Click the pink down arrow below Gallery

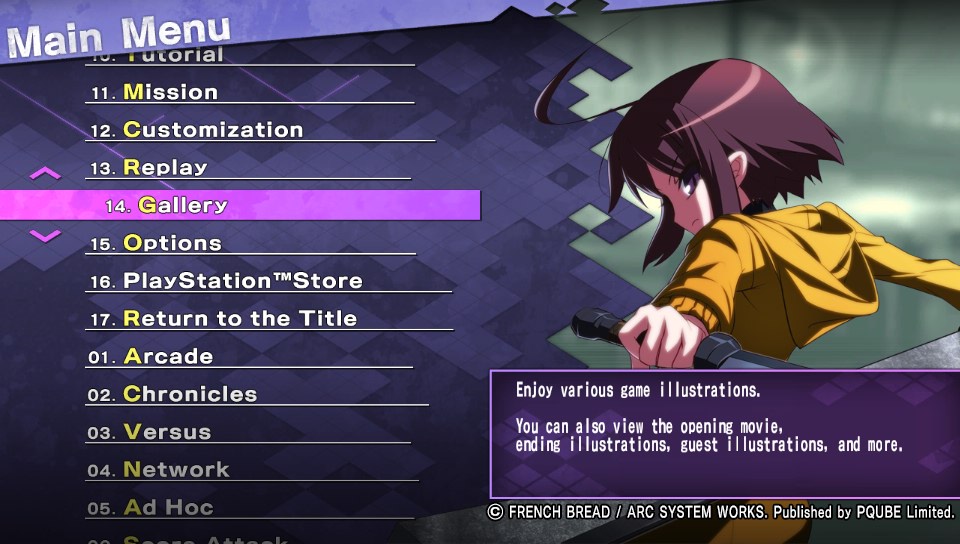tap(45, 236)
